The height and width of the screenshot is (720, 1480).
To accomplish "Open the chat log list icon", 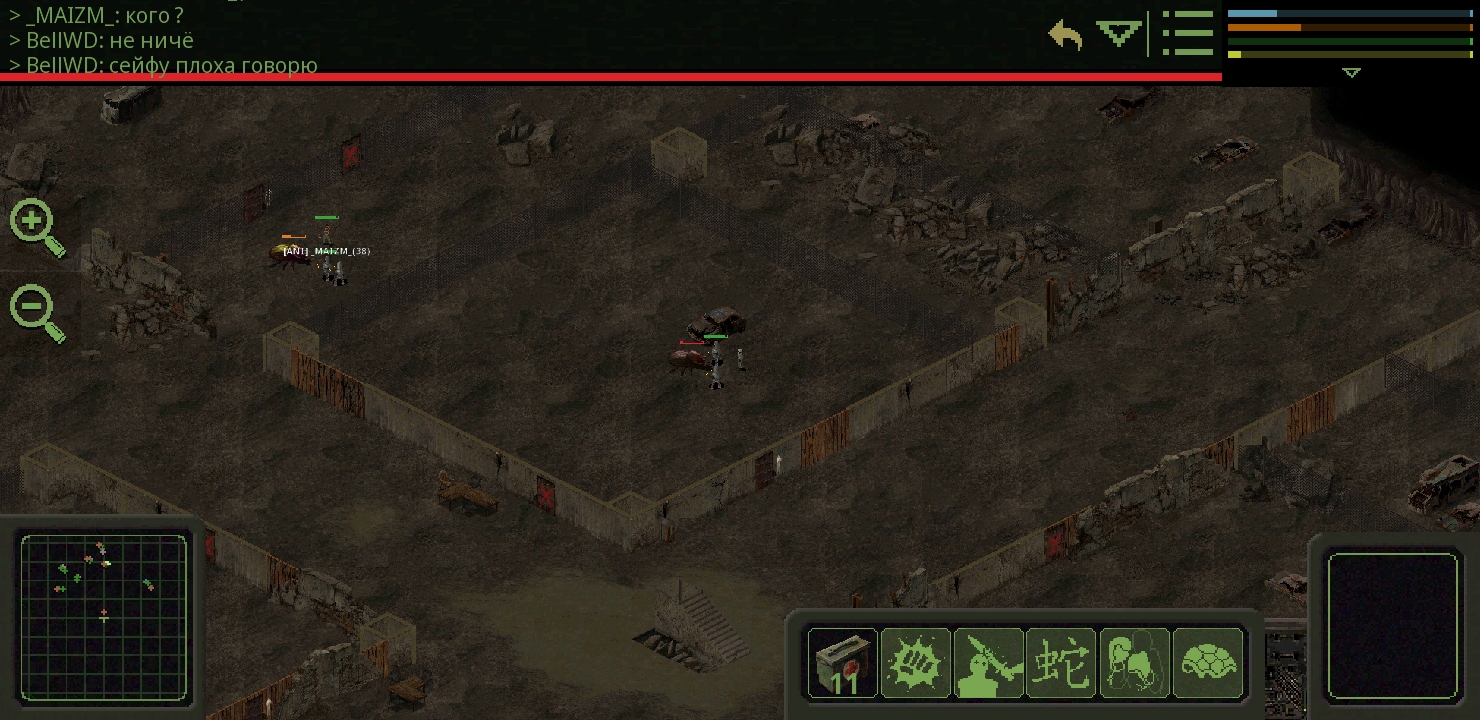I will [x=1188, y=32].
